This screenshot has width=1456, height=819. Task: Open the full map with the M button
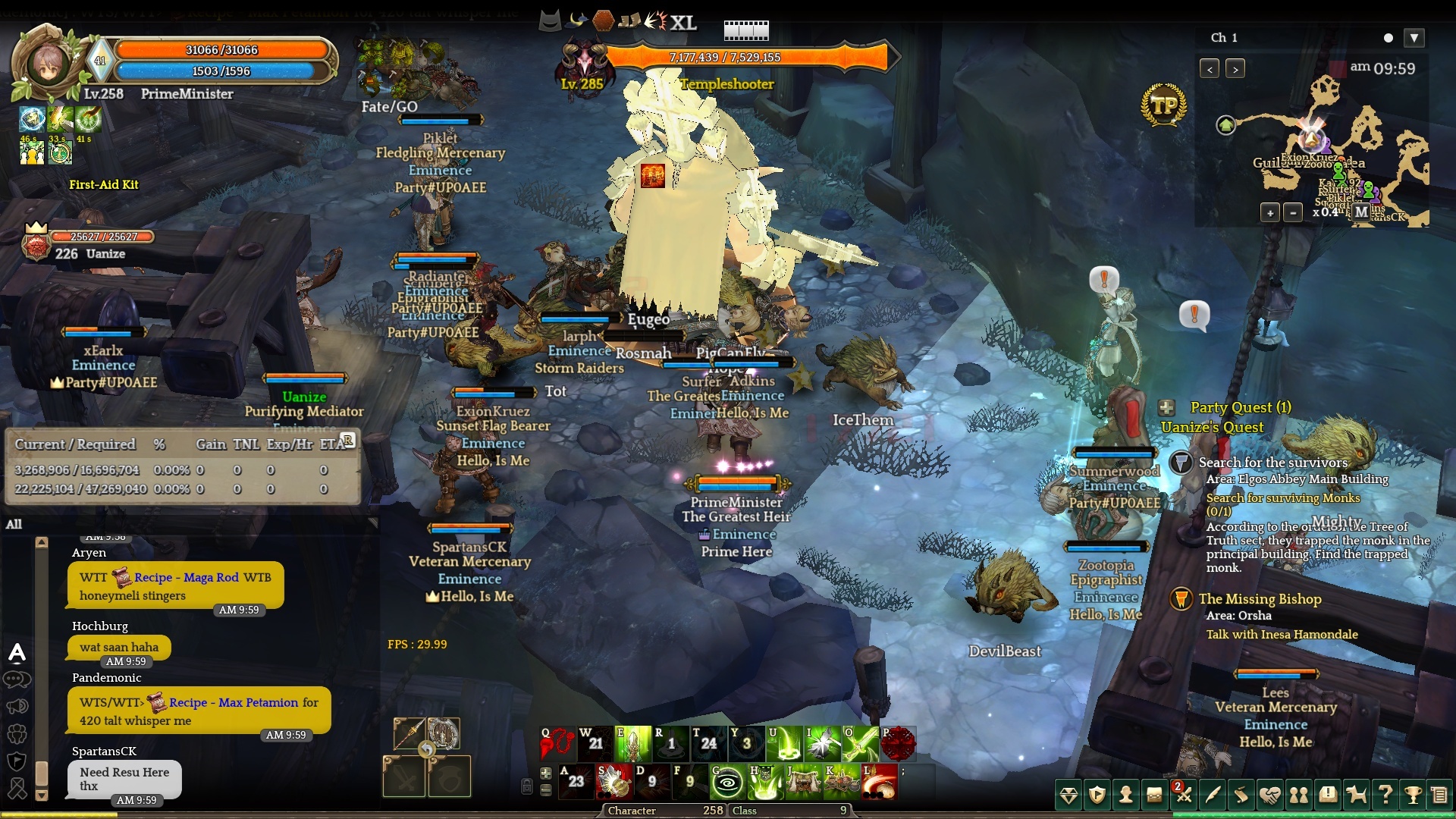(1362, 212)
